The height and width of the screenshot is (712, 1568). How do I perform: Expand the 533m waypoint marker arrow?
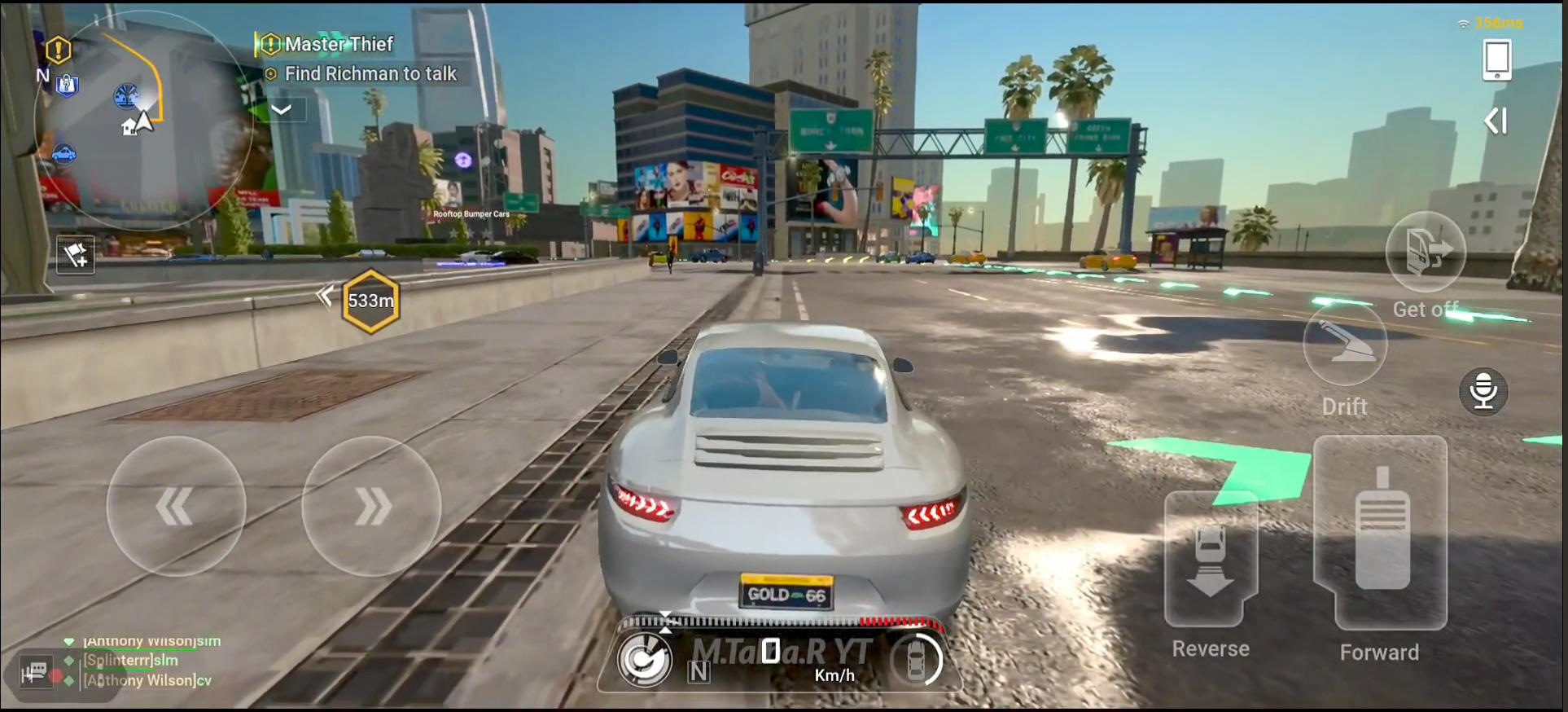324,297
